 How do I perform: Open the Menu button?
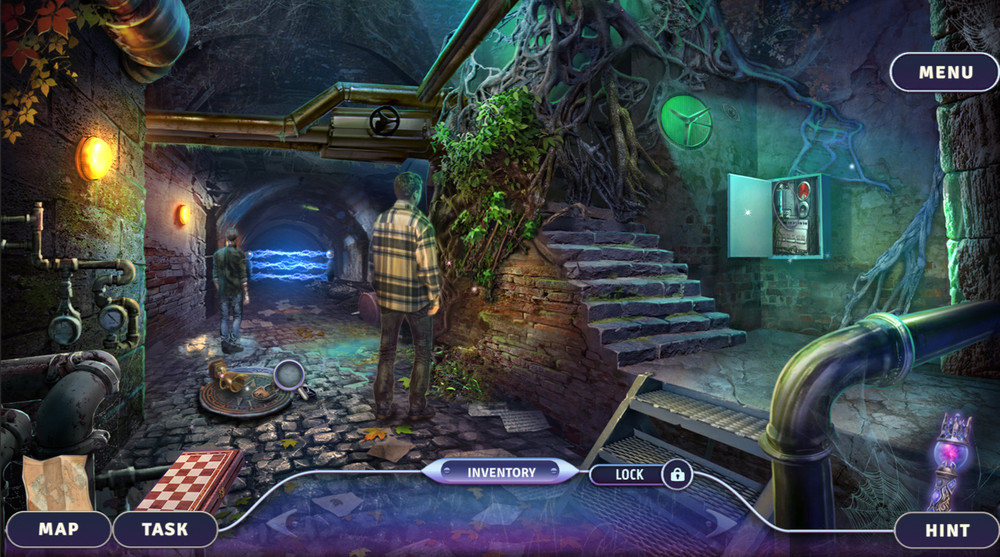click(945, 72)
